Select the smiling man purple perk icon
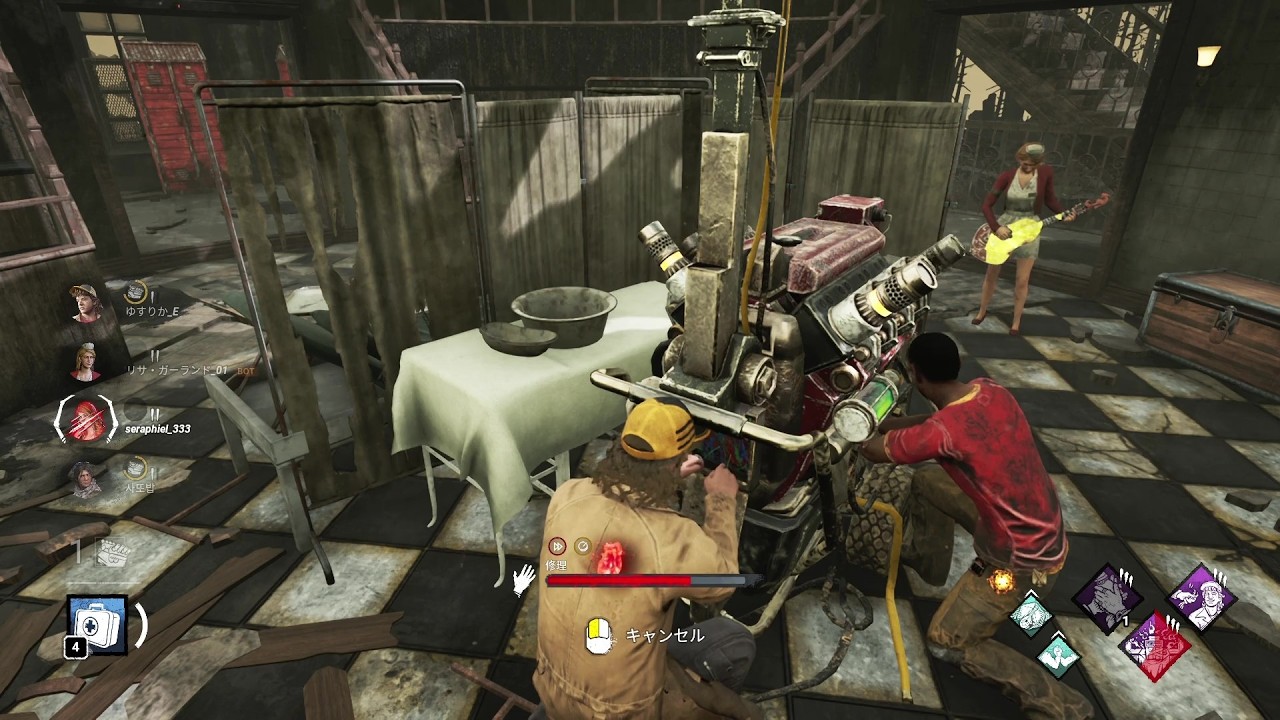This screenshot has height=720, width=1280. [x=1201, y=598]
